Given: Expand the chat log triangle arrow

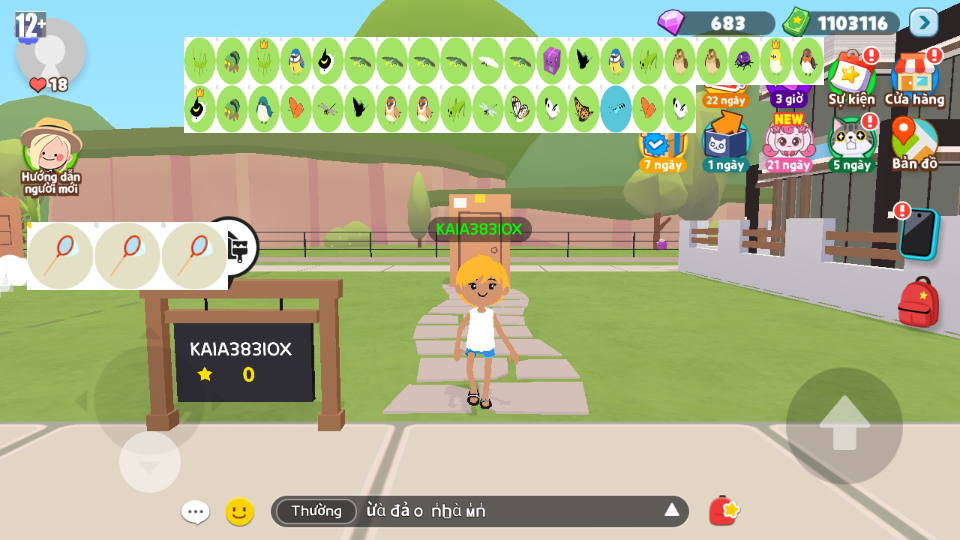Looking at the screenshot, I should click(x=672, y=511).
